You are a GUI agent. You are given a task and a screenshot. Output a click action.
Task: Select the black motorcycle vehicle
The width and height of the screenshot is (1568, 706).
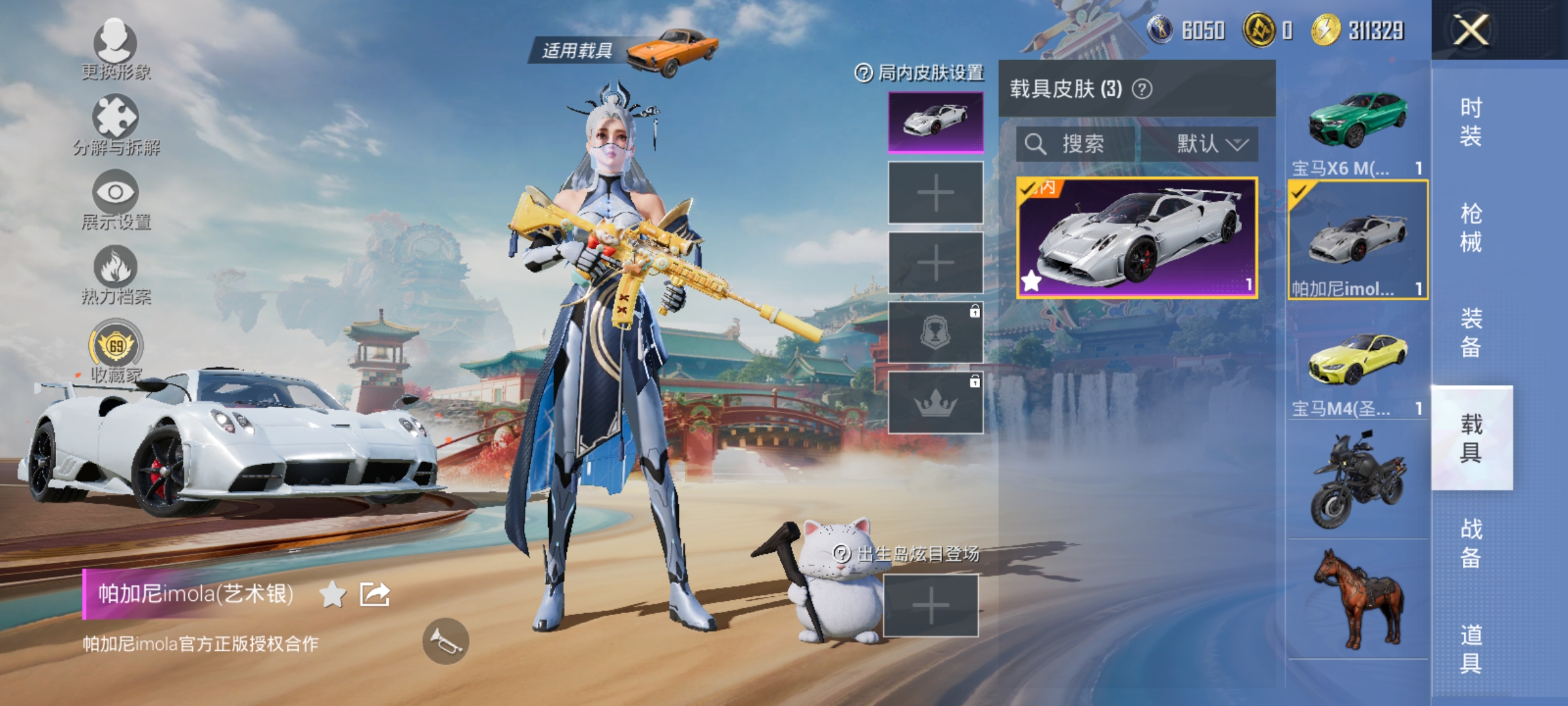click(1358, 480)
